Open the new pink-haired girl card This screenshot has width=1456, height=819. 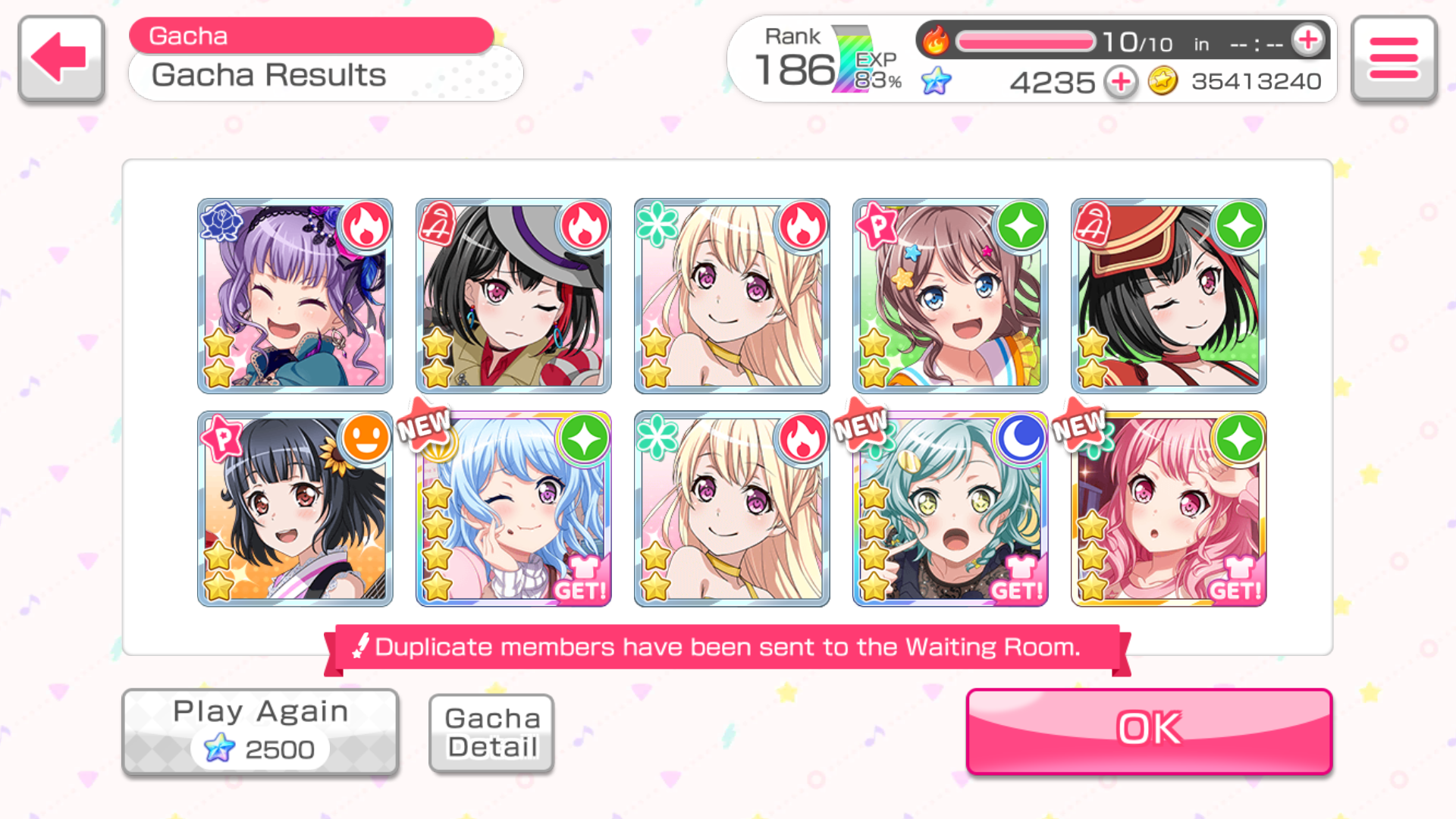[x=1169, y=508]
